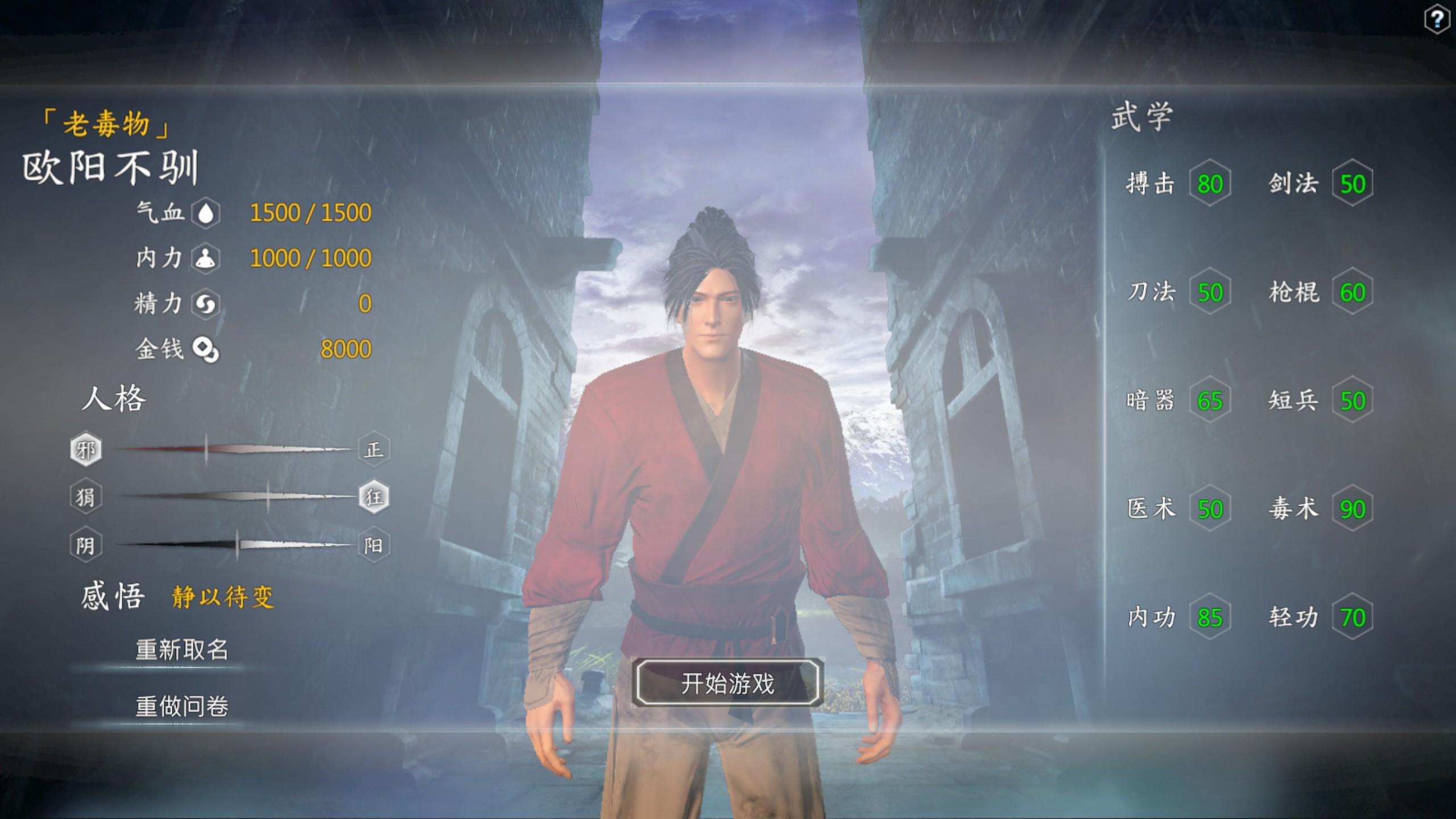Open the question mark help icon
Image resolution: width=1456 pixels, height=819 pixels.
pyautogui.click(x=1436, y=20)
